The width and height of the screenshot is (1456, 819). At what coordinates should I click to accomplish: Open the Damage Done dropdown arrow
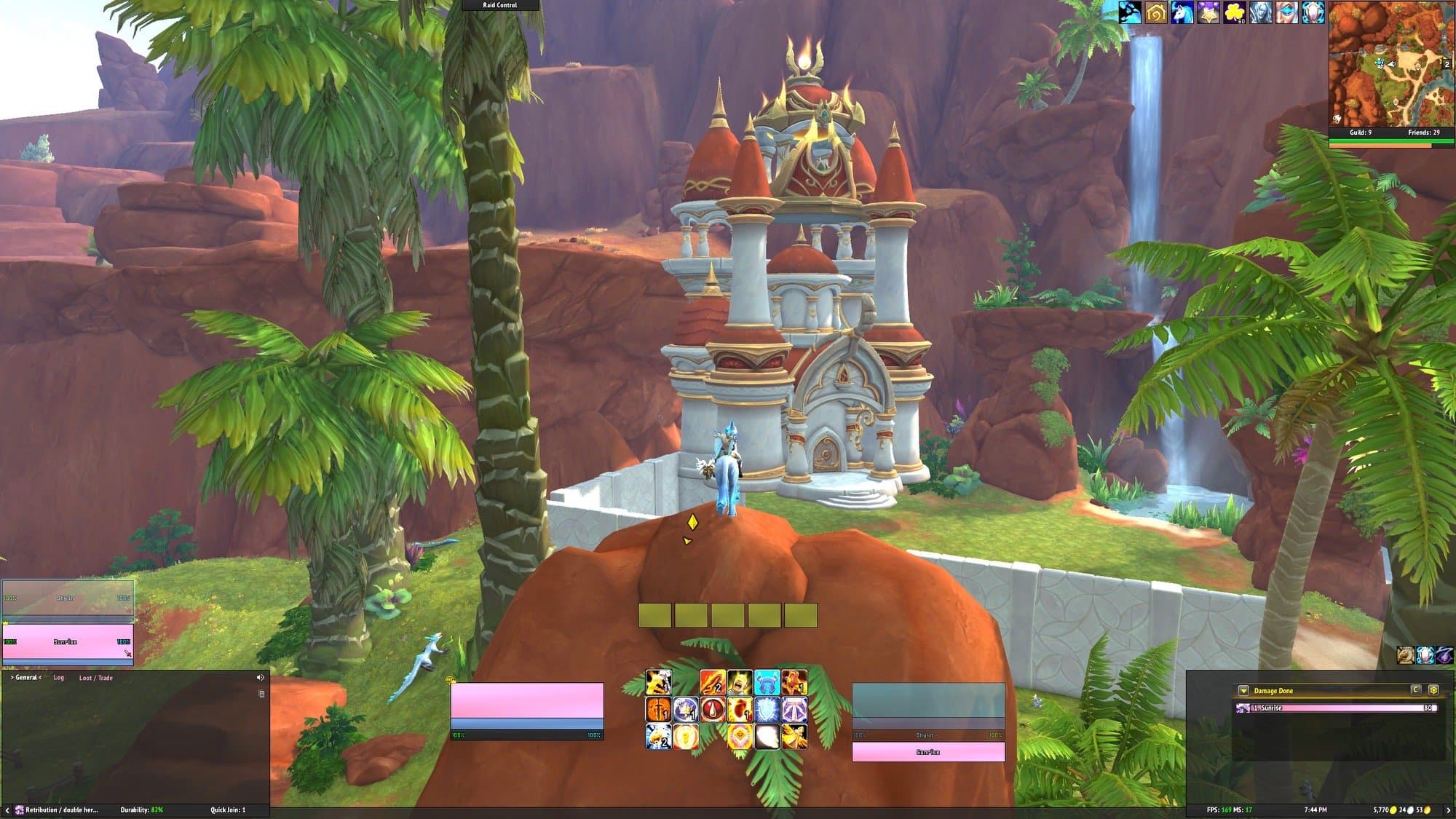(x=1243, y=691)
